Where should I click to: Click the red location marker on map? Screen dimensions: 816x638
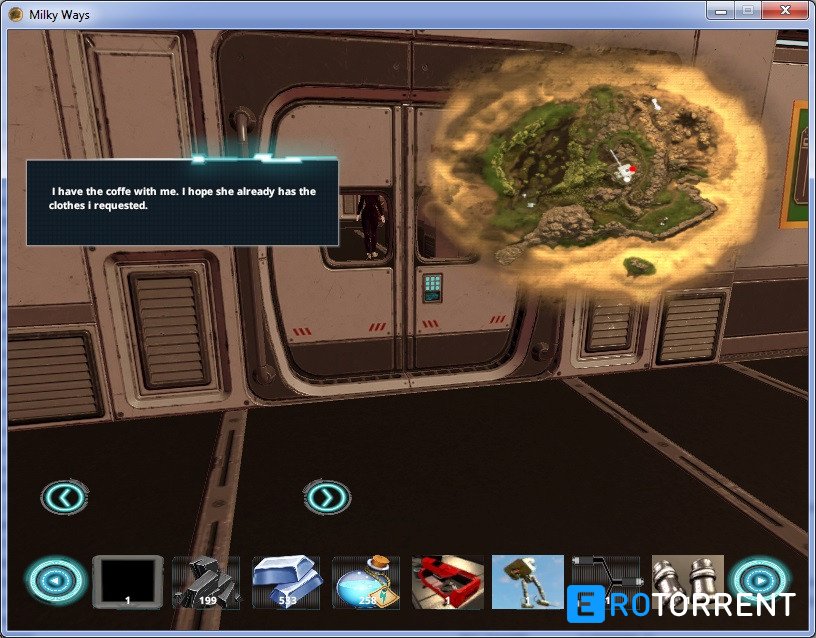coord(632,169)
